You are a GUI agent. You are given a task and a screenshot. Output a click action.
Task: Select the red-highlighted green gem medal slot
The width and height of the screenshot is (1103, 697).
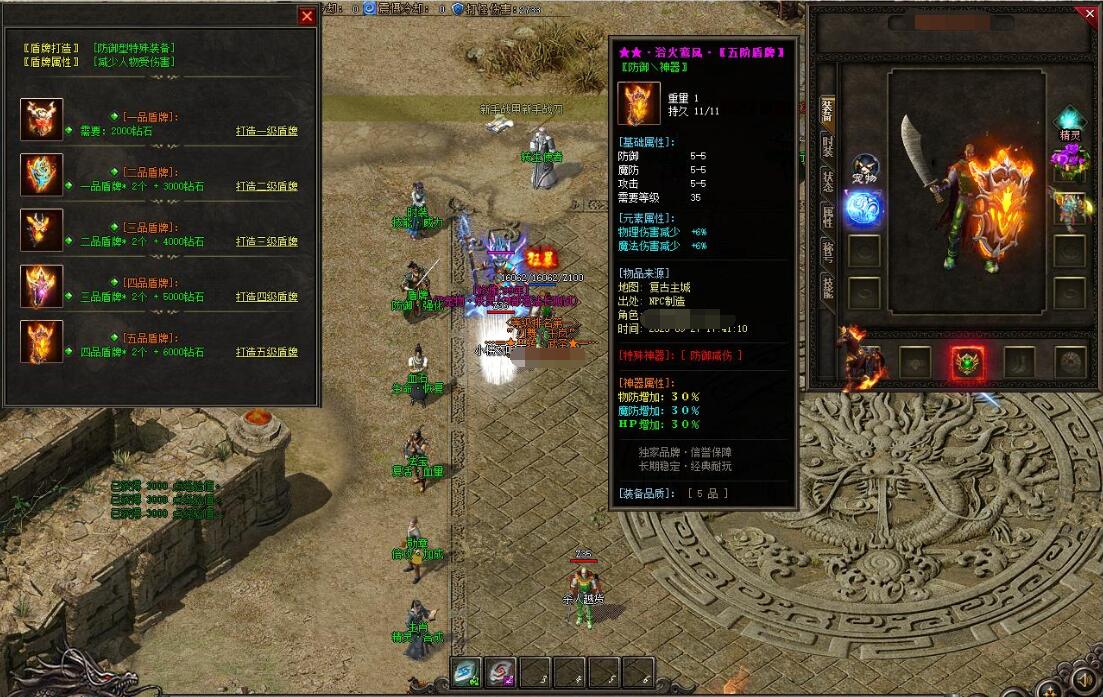[965, 362]
